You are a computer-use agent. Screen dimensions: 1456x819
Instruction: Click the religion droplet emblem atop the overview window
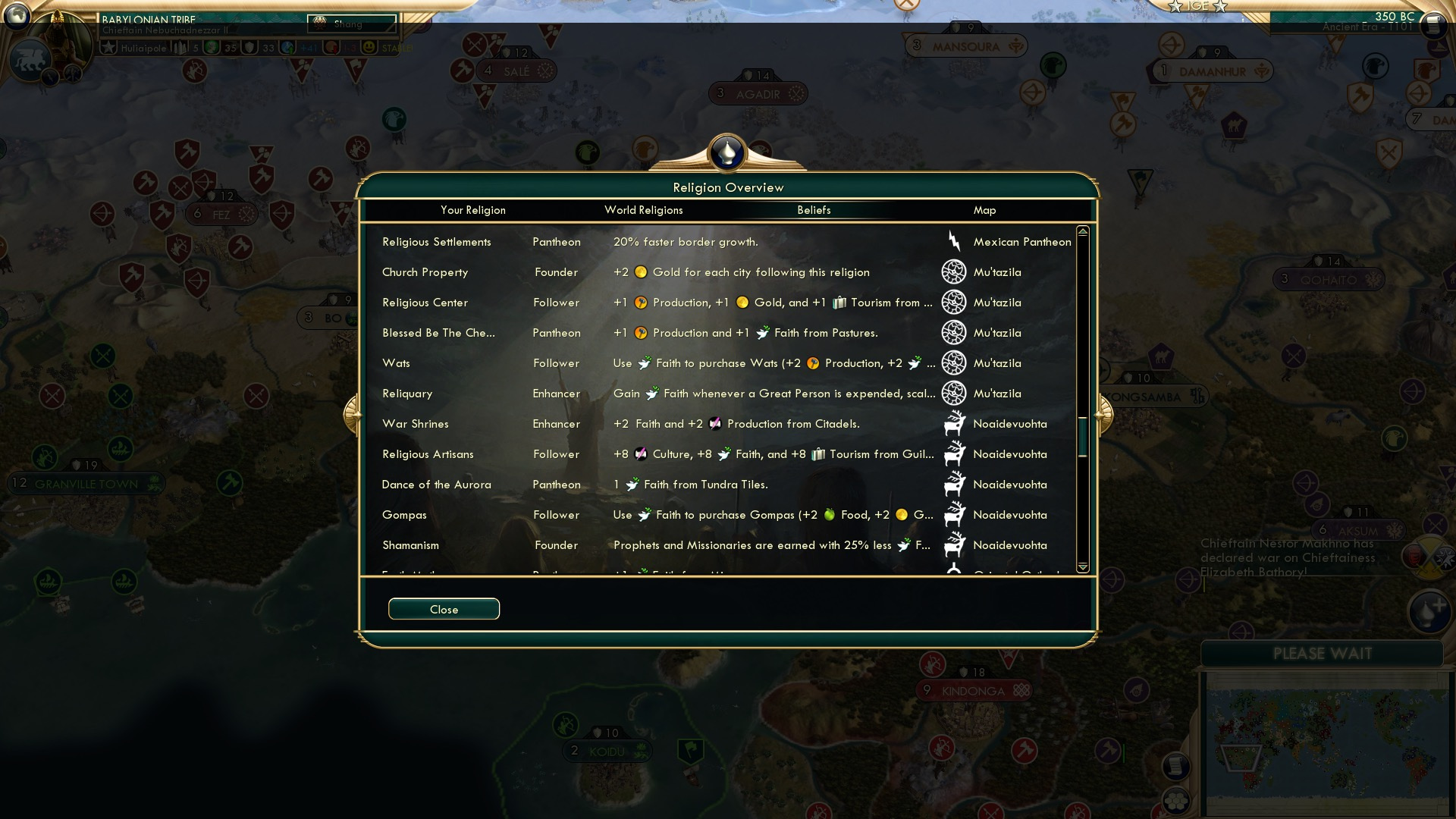coord(727,152)
